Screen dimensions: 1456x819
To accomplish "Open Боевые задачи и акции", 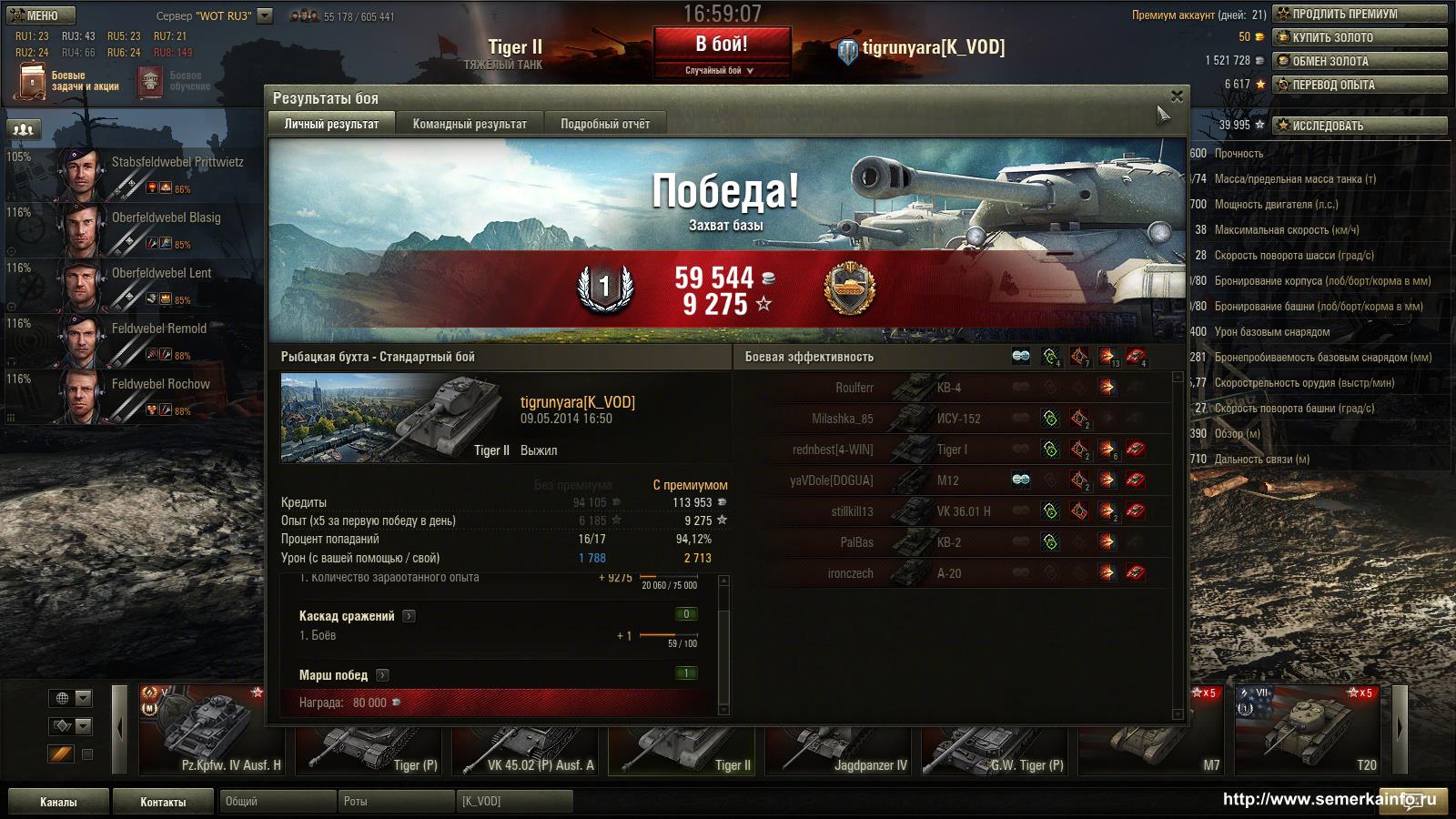I will [68, 81].
